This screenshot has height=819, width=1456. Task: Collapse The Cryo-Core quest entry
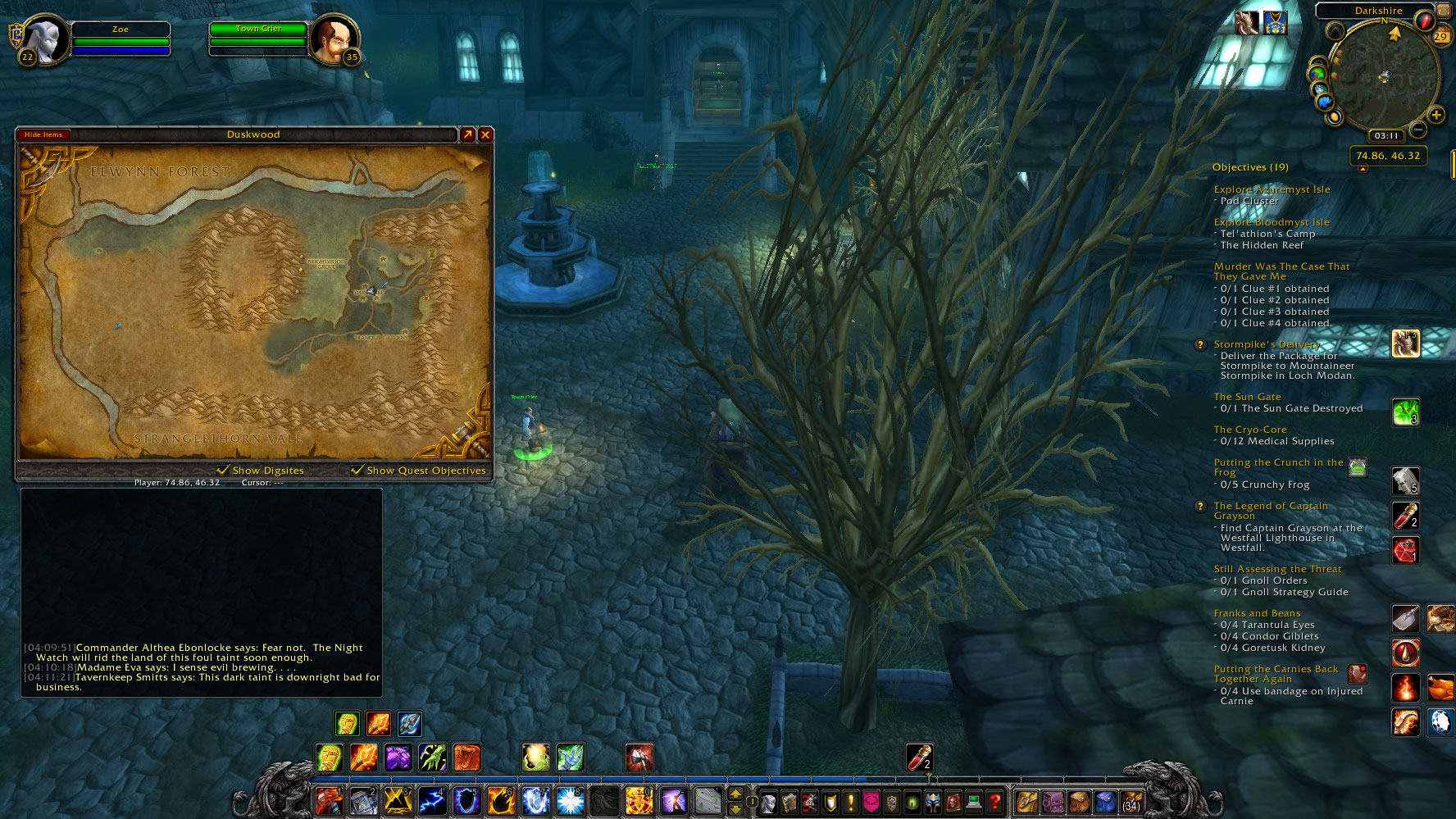(1249, 429)
